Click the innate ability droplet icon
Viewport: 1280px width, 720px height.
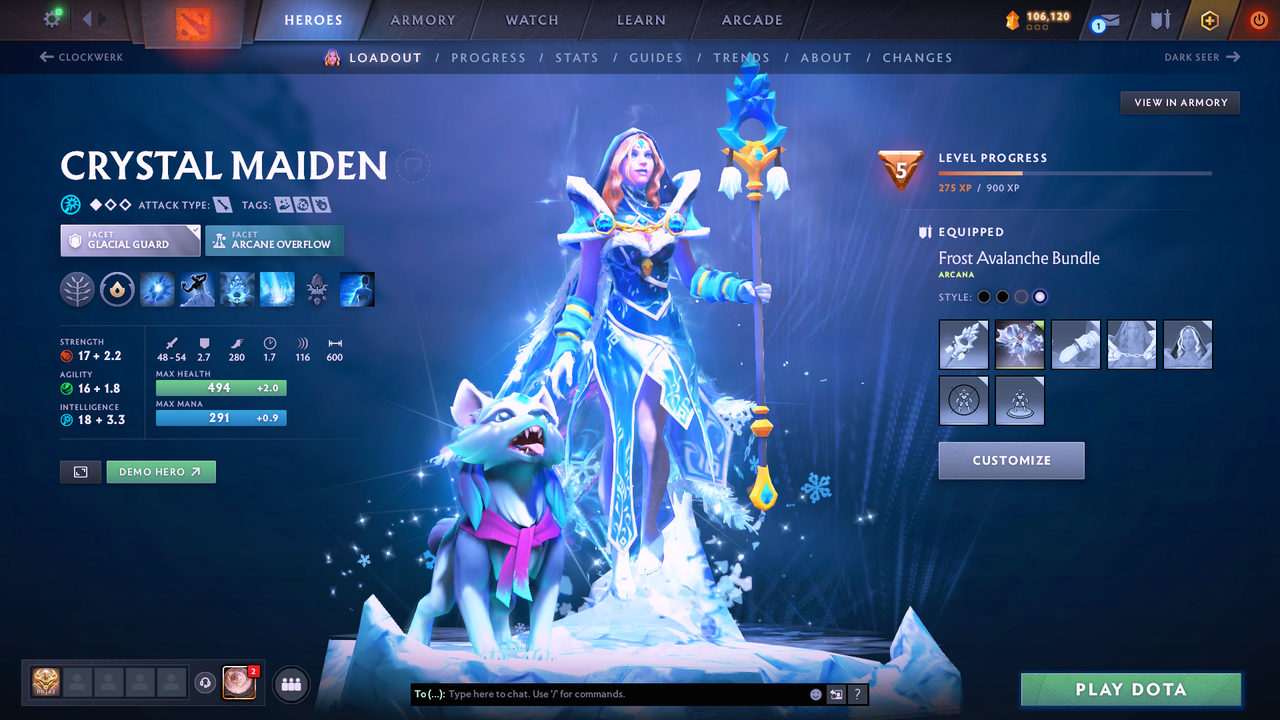pyautogui.click(x=117, y=289)
